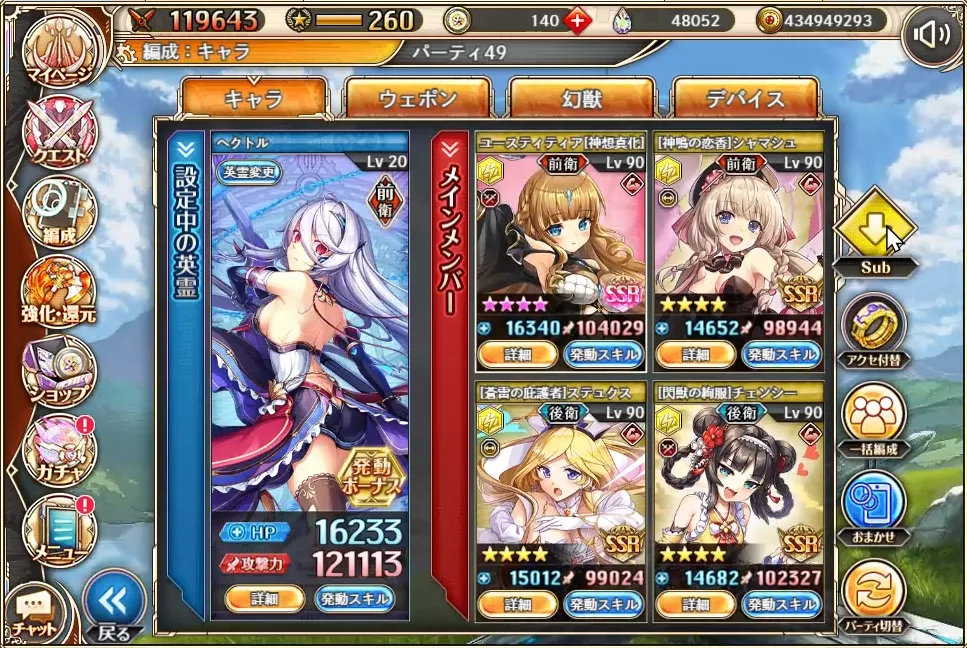This screenshot has height=648, width=967.
Task: Show Sub members with the yellow arrow
Action: point(875,231)
